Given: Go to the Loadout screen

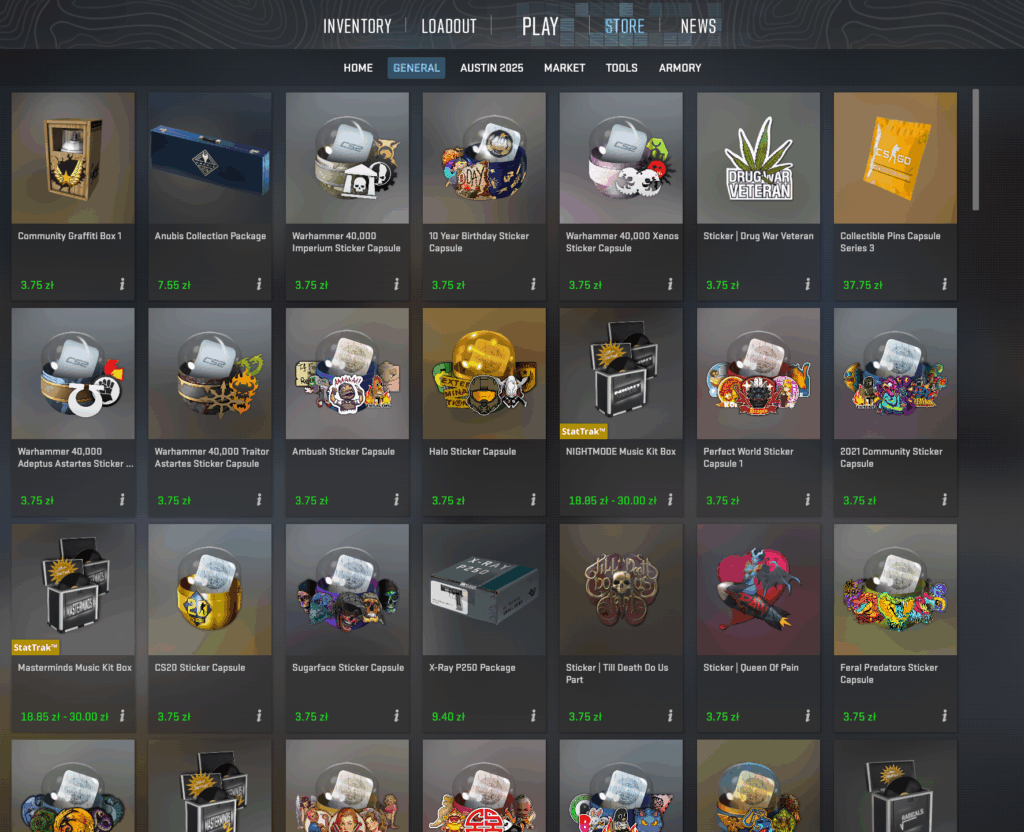Looking at the screenshot, I should 449,26.
